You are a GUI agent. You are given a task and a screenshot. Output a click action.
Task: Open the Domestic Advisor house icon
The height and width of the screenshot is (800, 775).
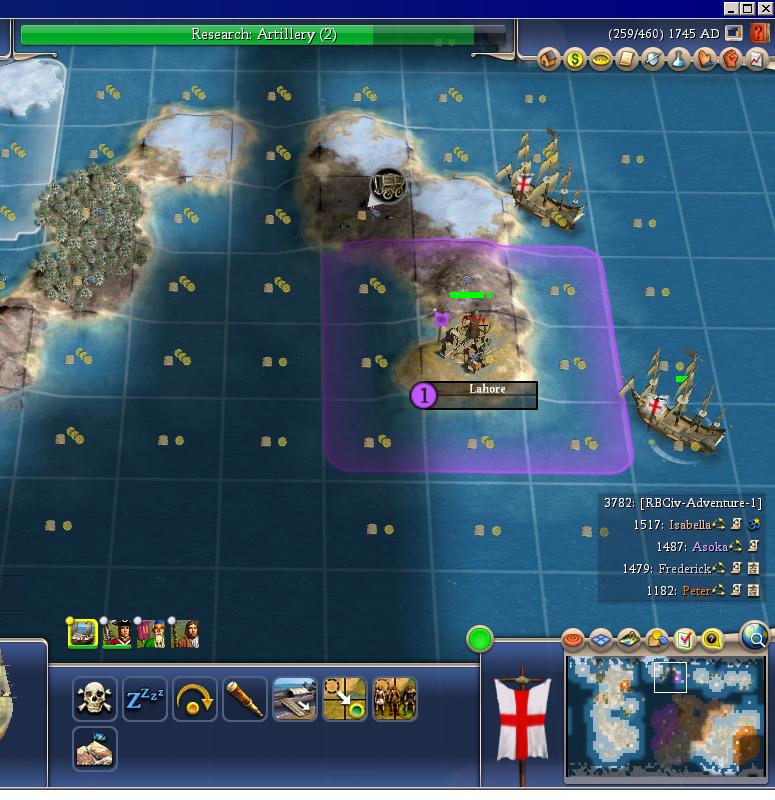pyautogui.click(x=549, y=60)
